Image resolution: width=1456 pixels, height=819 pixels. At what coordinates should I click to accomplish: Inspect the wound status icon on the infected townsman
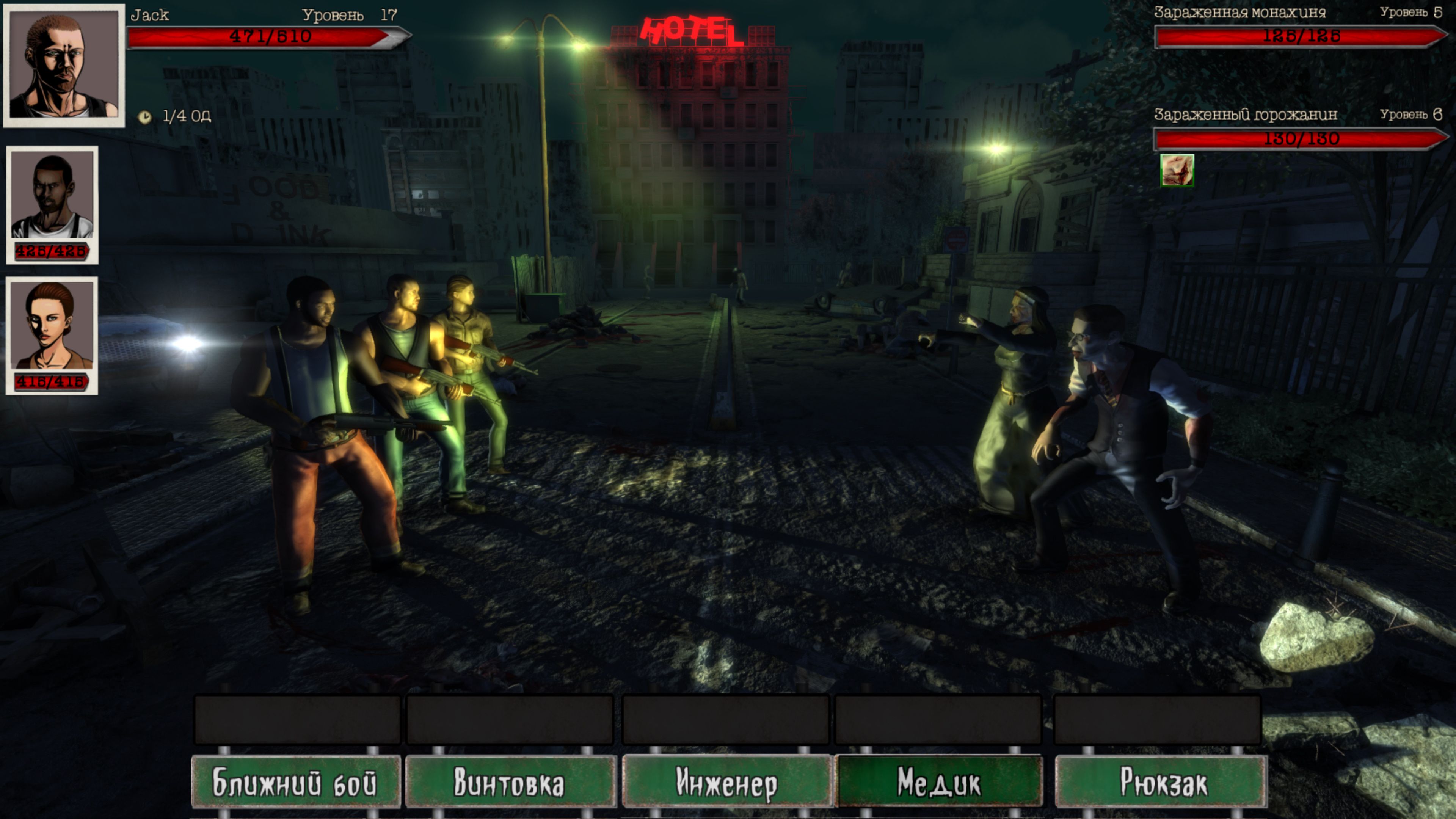[x=1177, y=169]
